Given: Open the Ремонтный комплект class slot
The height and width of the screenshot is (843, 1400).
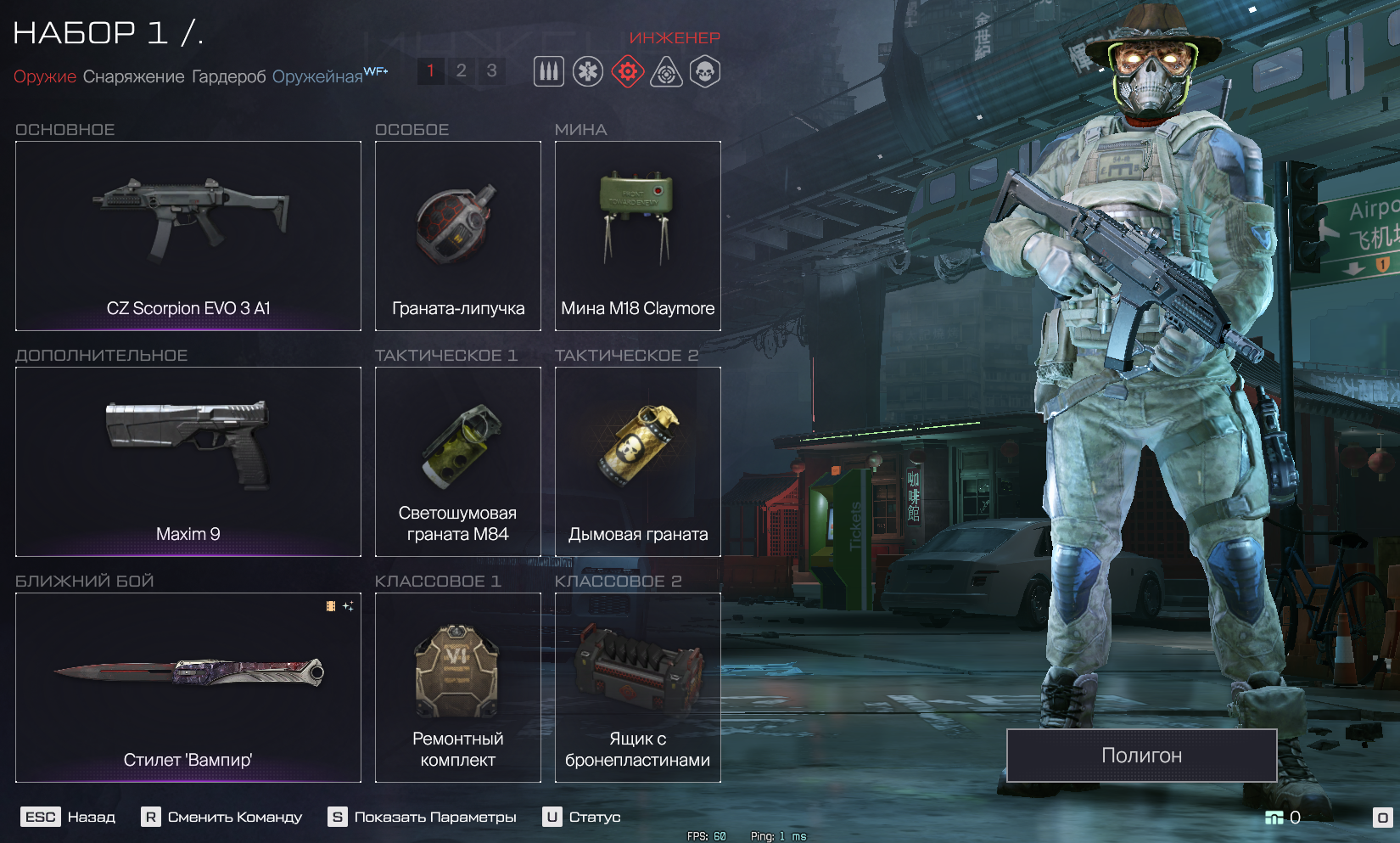Looking at the screenshot, I should pos(458,688).
